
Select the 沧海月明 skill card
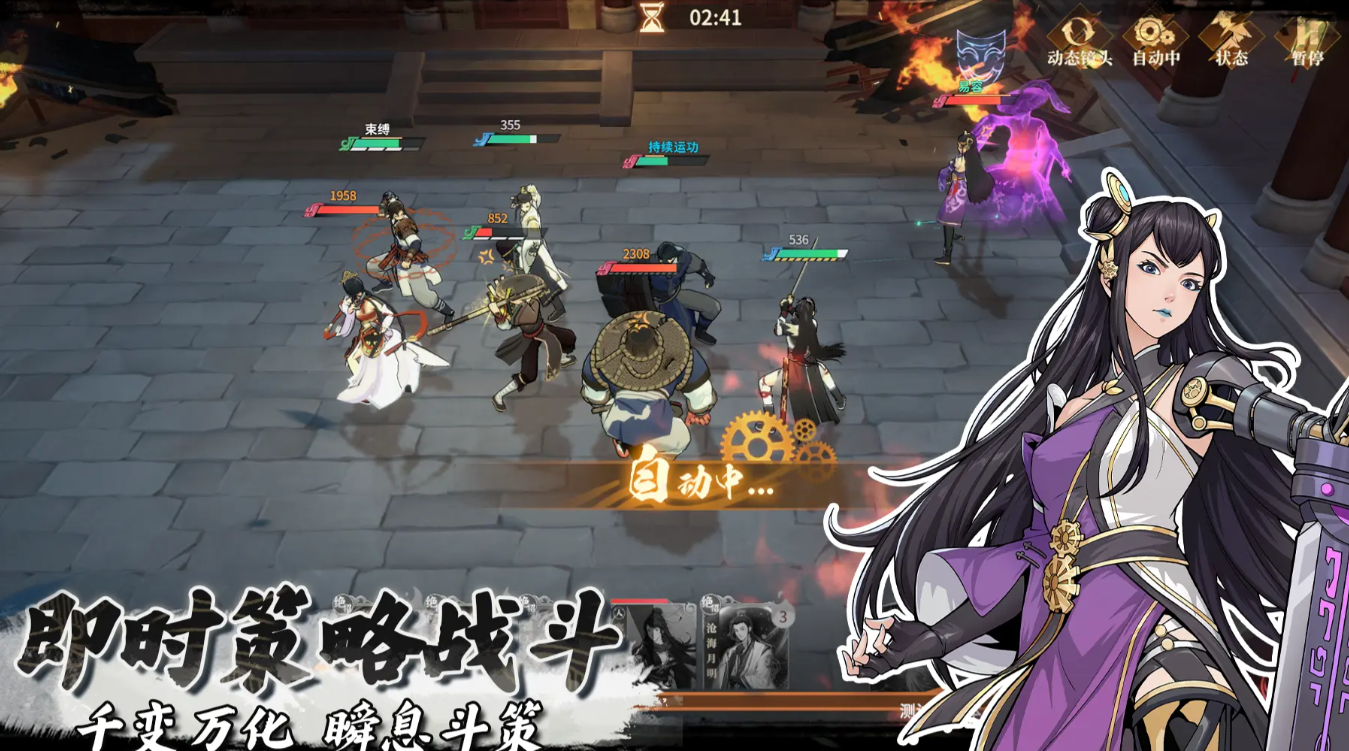click(744, 643)
